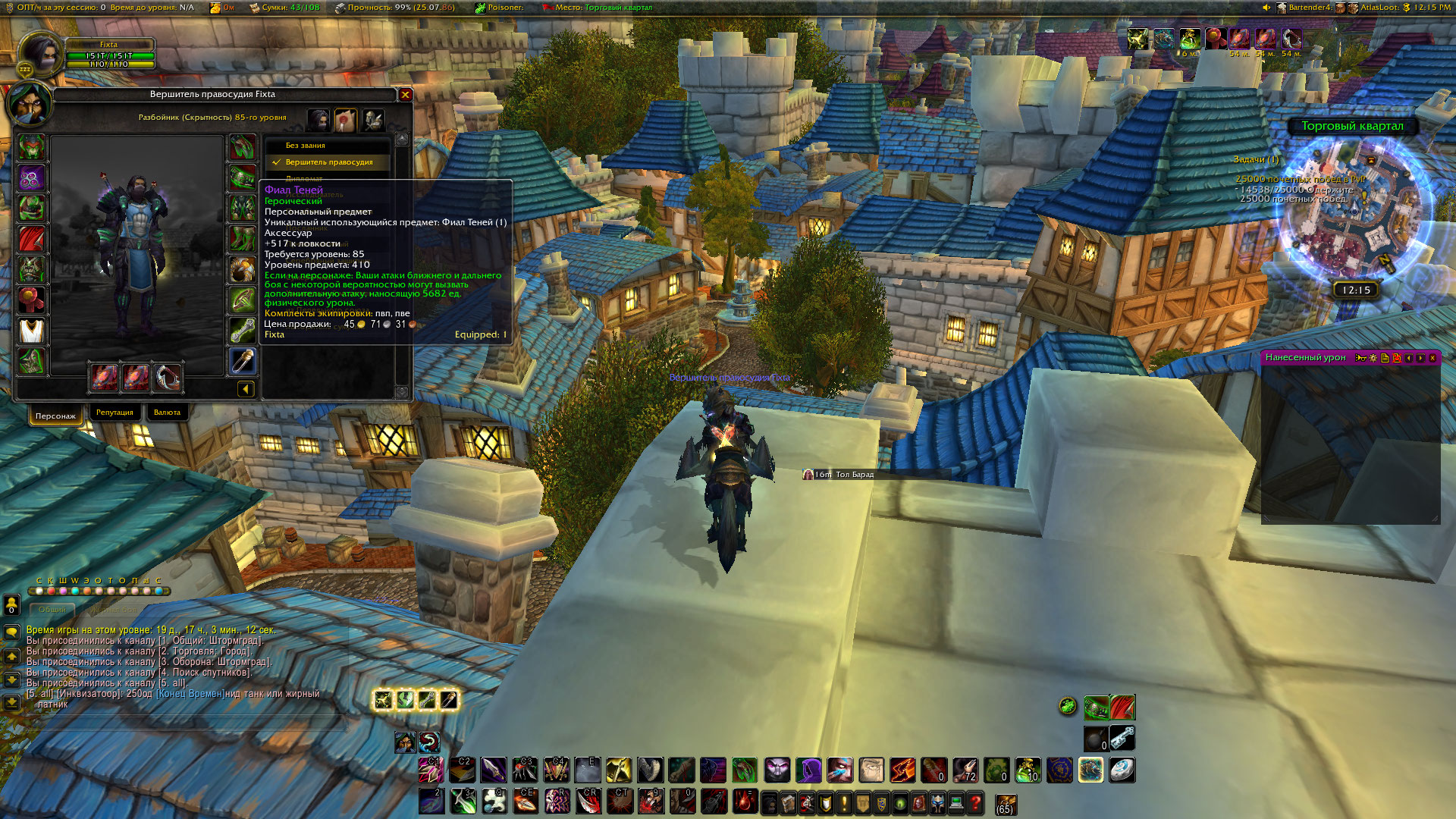This screenshot has height=819, width=1456.
Task: Collapse the sidebar with the yellow arrow button
Action: (x=246, y=389)
